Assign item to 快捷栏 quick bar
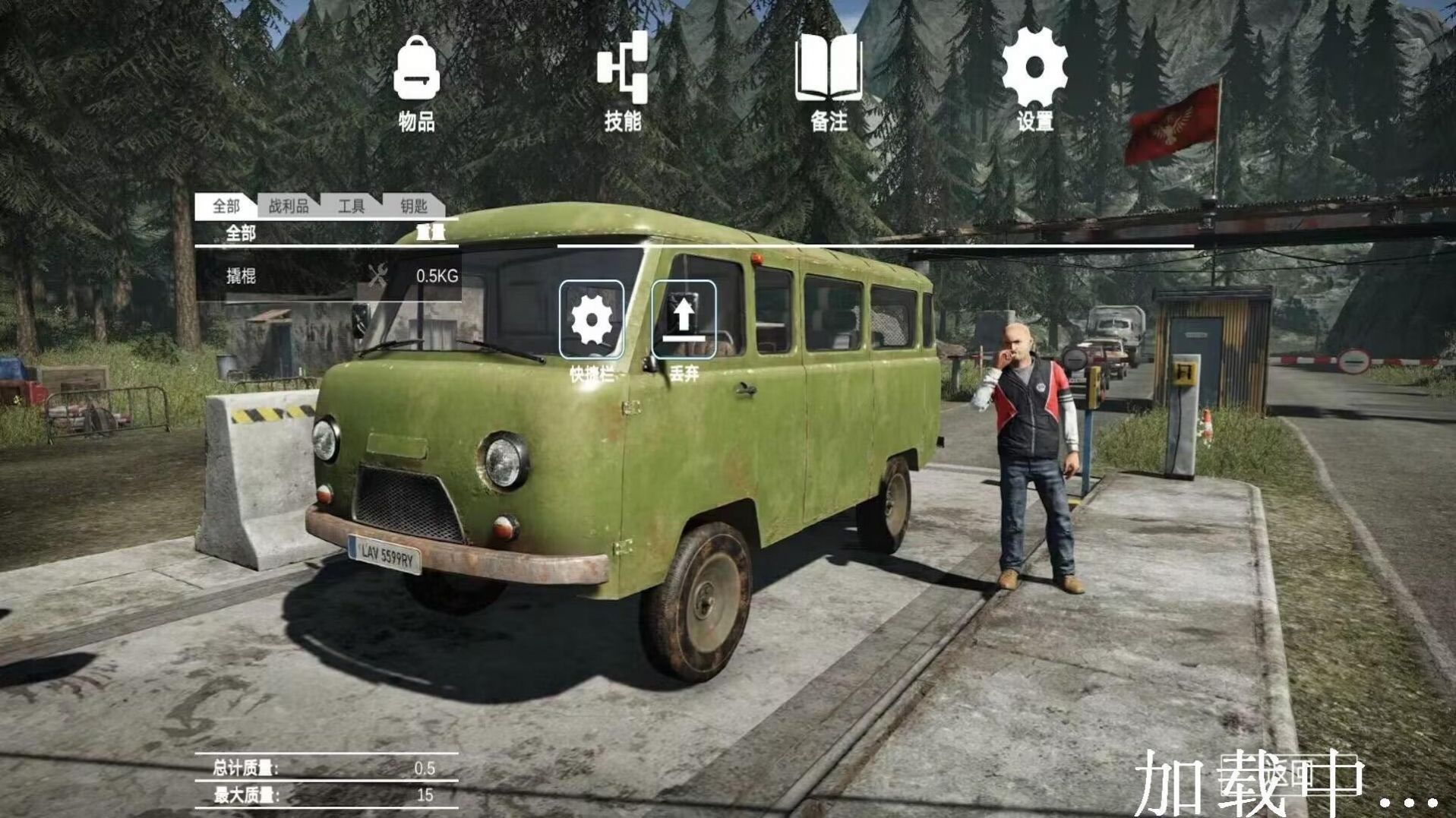This screenshot has height=818, width=1456. coord(592,320)
